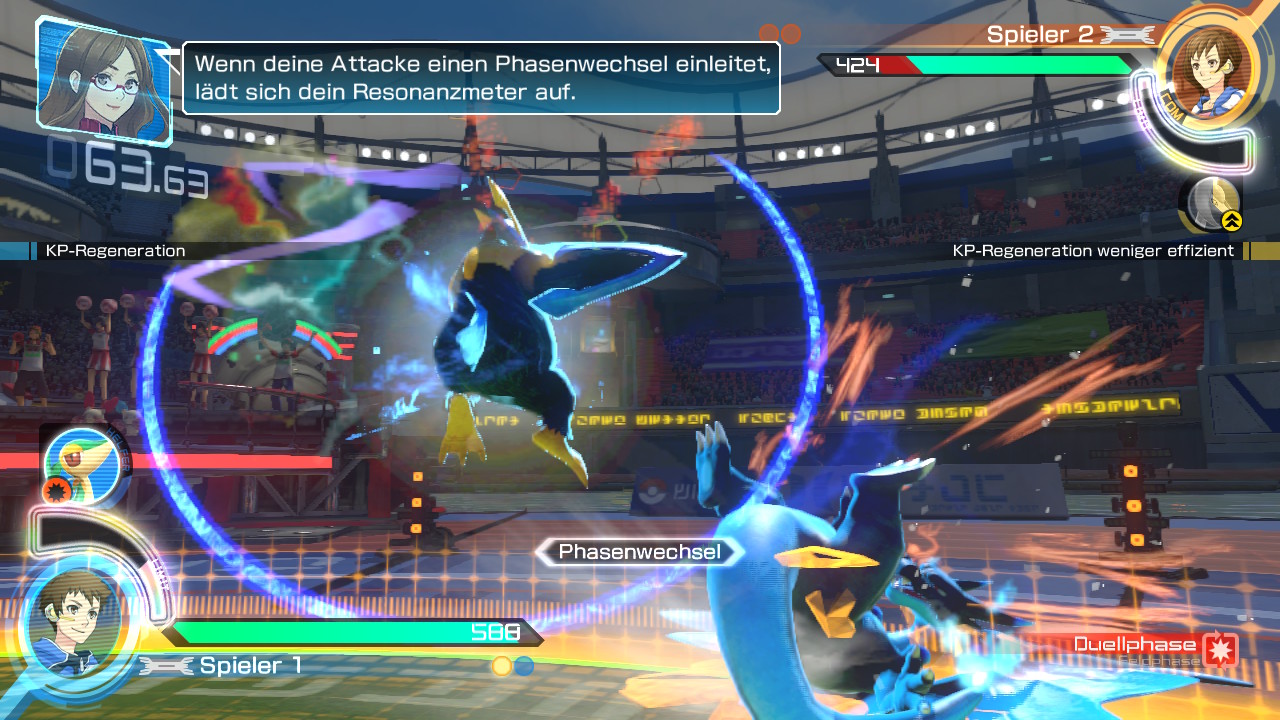Click the opponent's support icon with yellow arrows

pos(1213,203)
